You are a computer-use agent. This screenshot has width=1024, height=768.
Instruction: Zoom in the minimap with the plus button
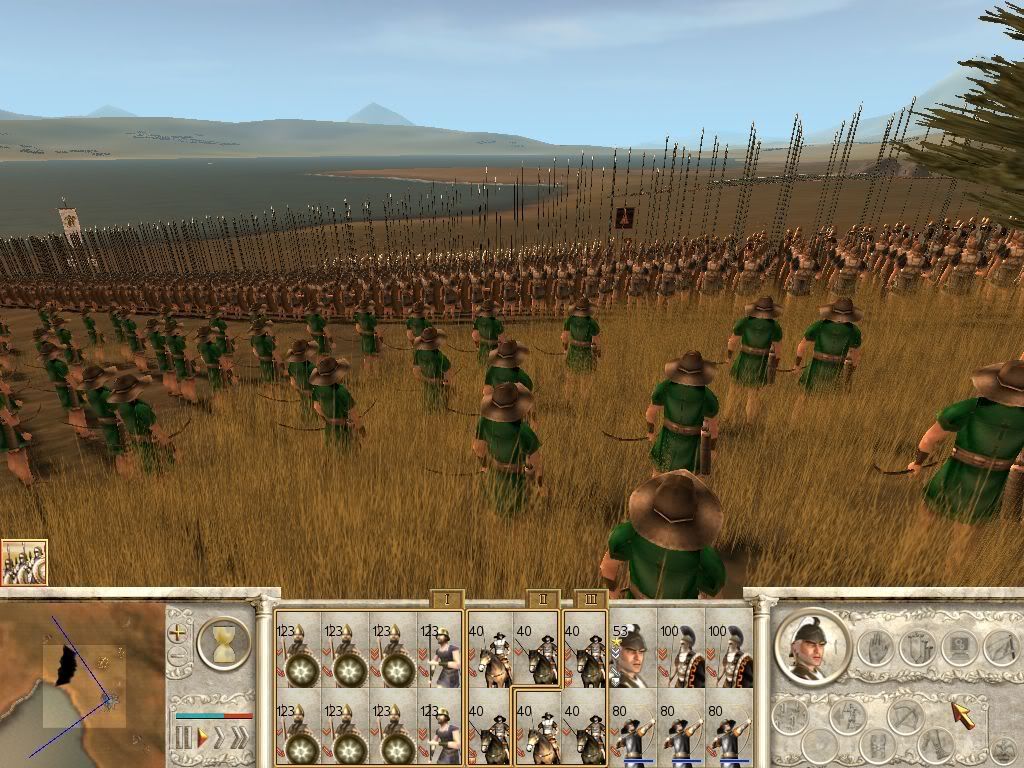(178, 632)
